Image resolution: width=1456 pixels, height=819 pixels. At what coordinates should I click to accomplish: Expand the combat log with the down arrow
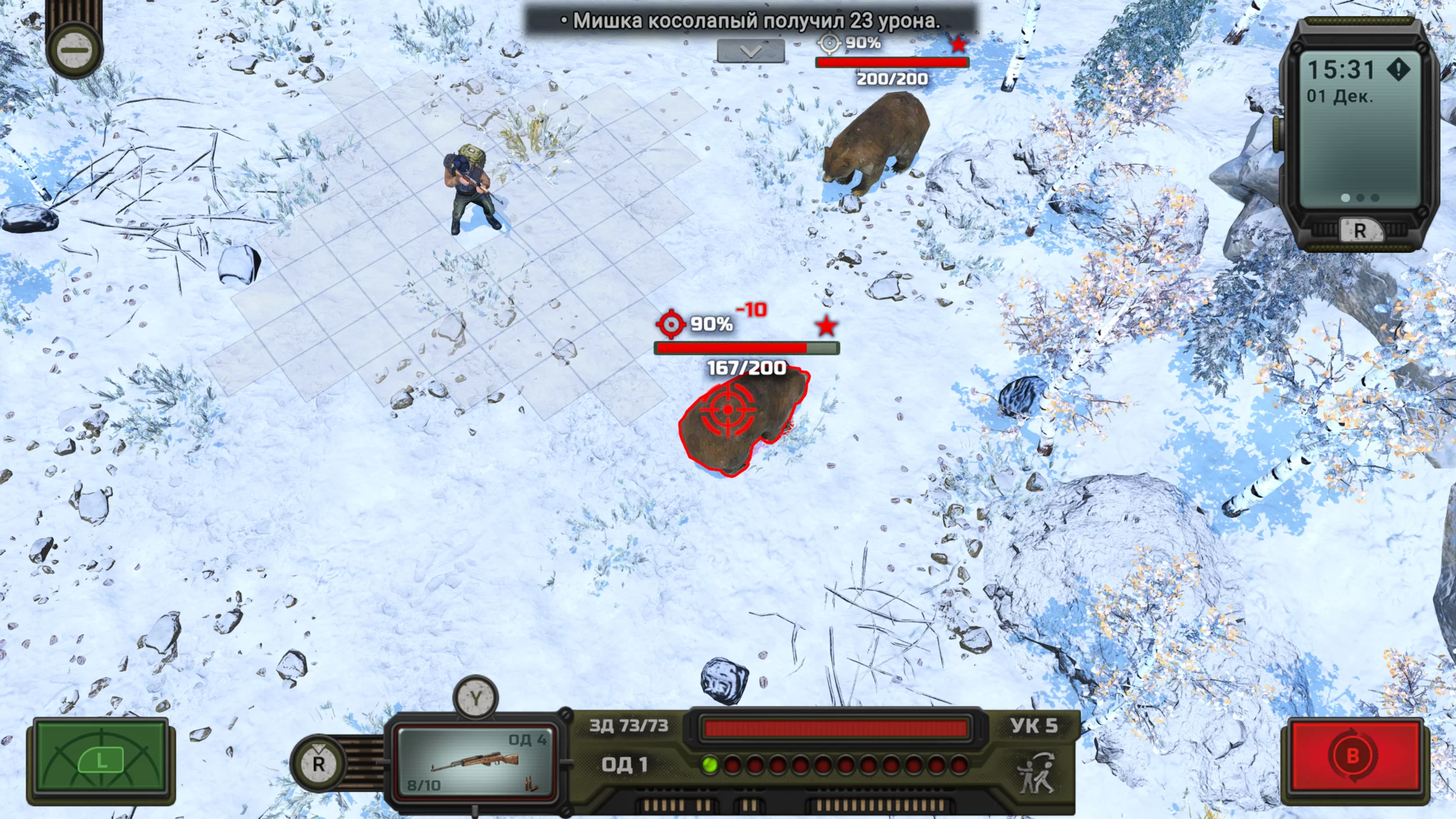point(751,52)
